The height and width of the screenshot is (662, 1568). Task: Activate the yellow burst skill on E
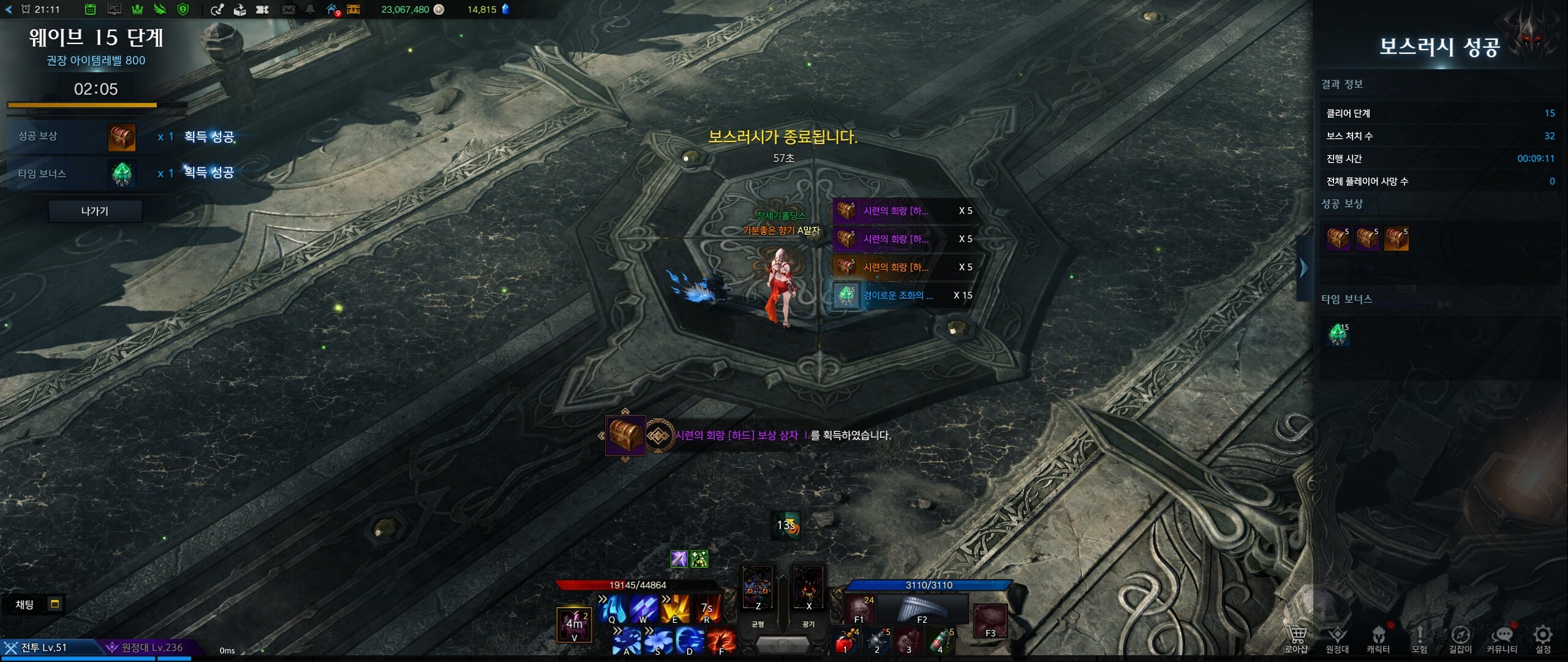coord(675,608)
